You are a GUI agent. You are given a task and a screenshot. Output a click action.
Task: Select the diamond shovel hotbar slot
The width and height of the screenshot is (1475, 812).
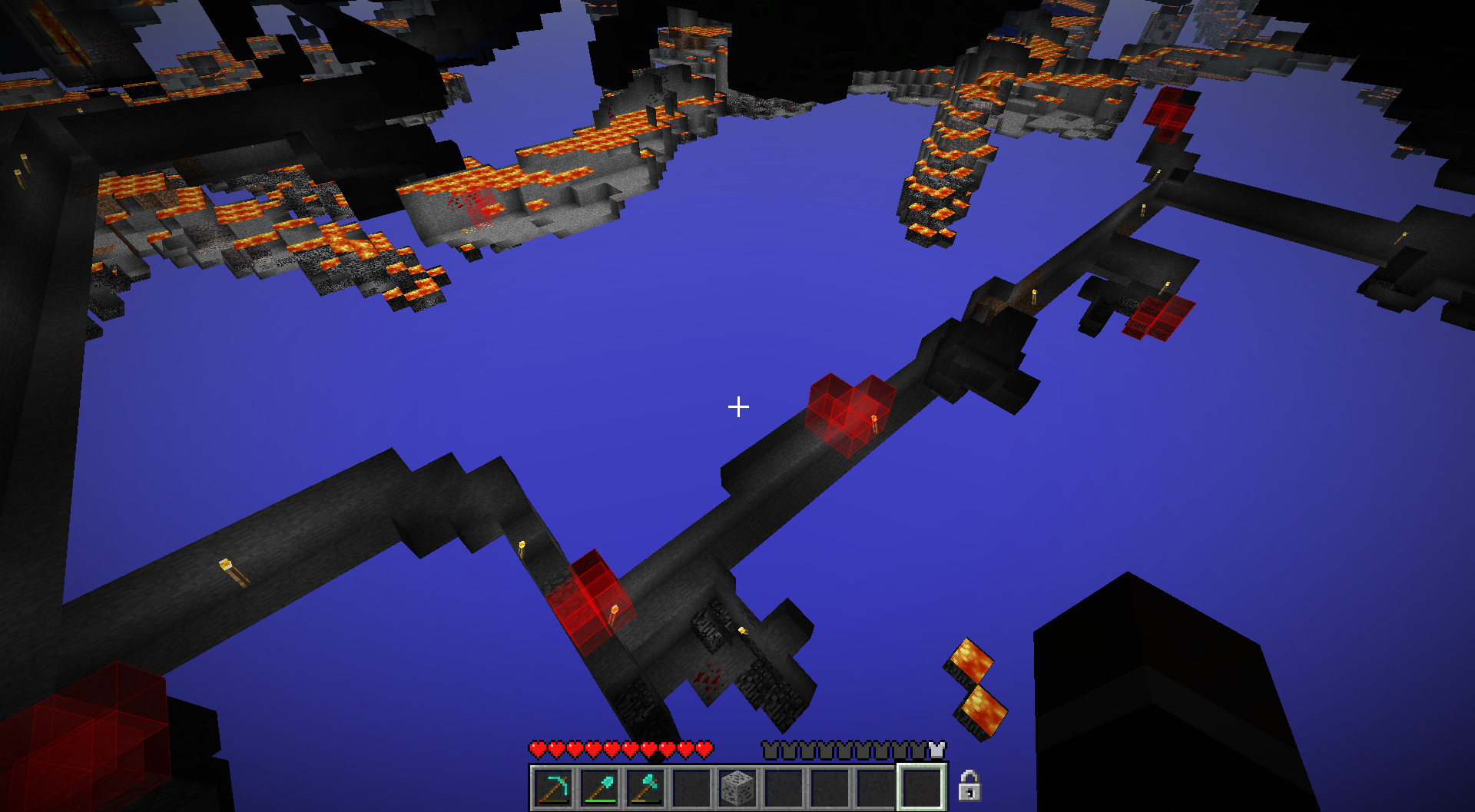[599, 788]
